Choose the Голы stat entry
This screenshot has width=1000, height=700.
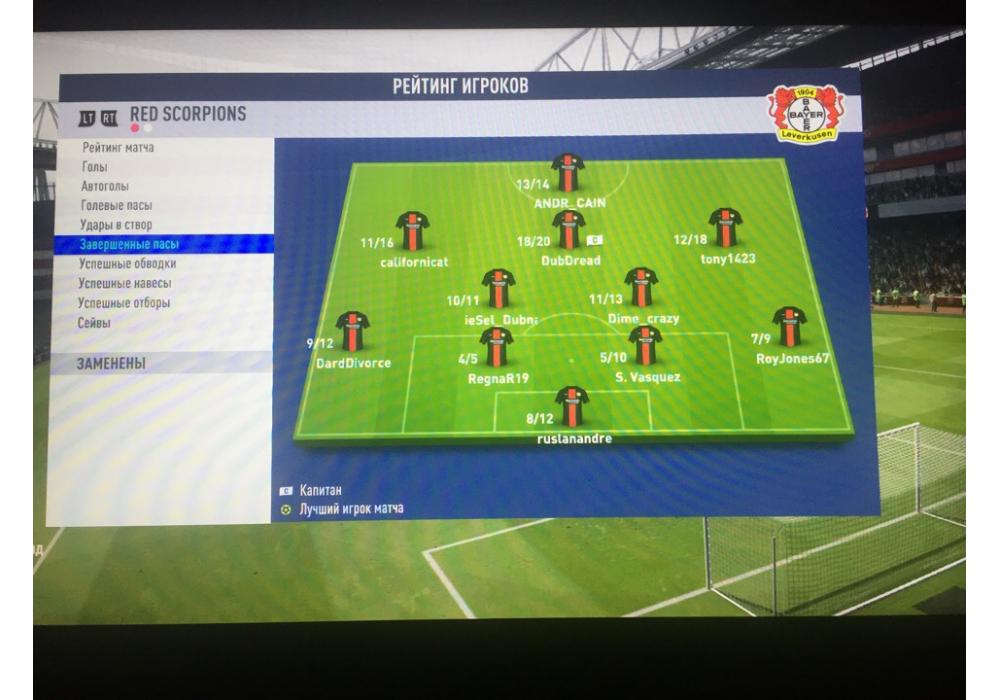point(95,167)
